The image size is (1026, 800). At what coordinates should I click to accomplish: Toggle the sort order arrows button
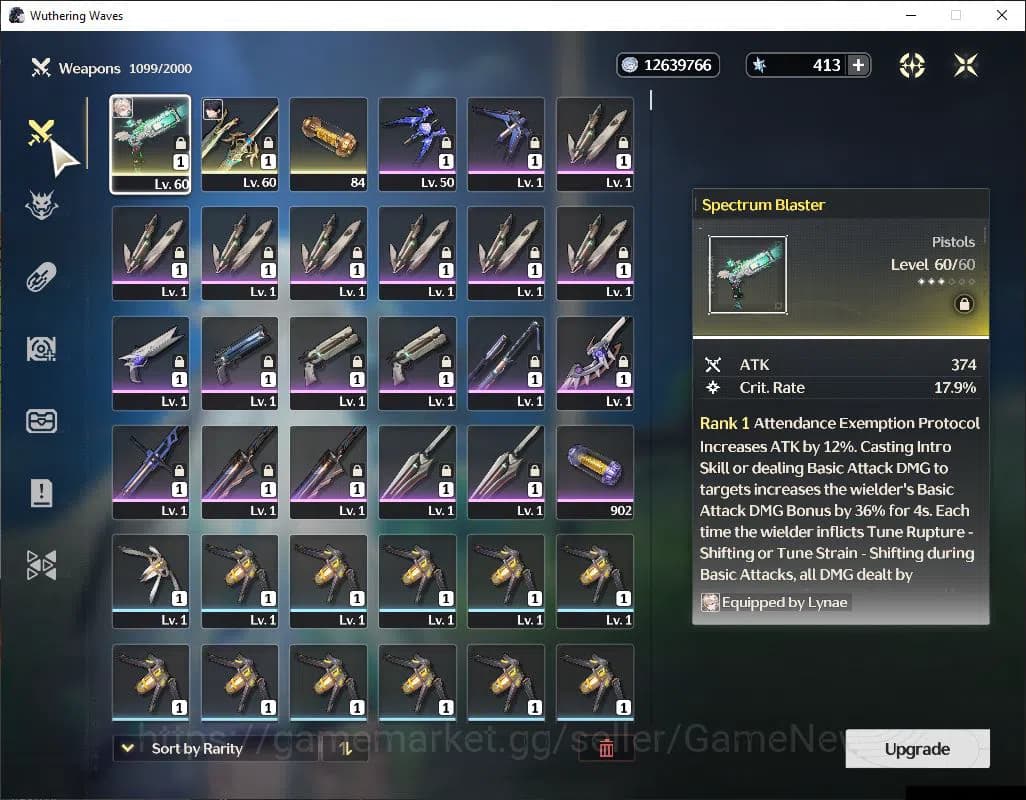tap(345, 748)
